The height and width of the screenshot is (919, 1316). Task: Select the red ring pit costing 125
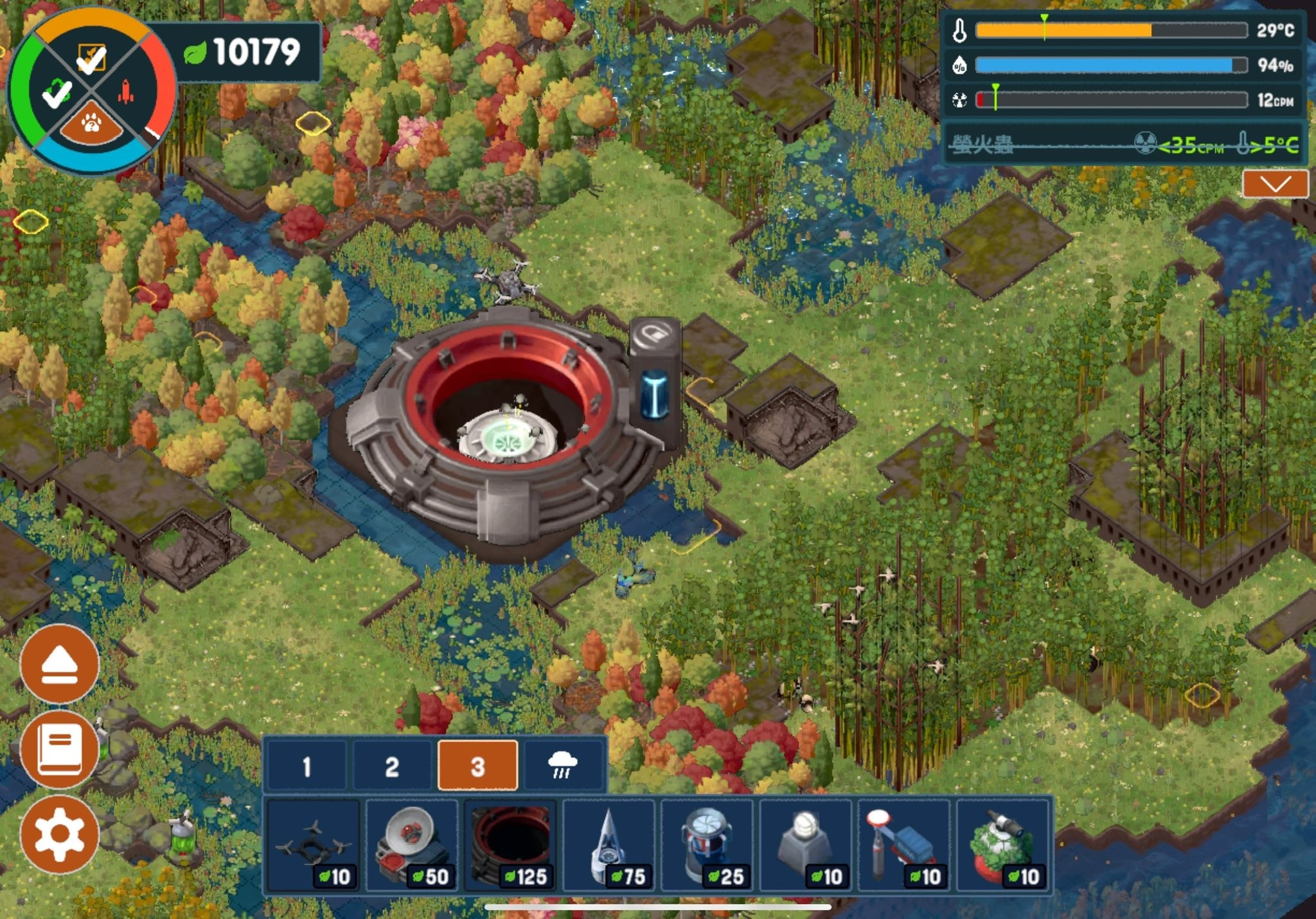[511, 845]
